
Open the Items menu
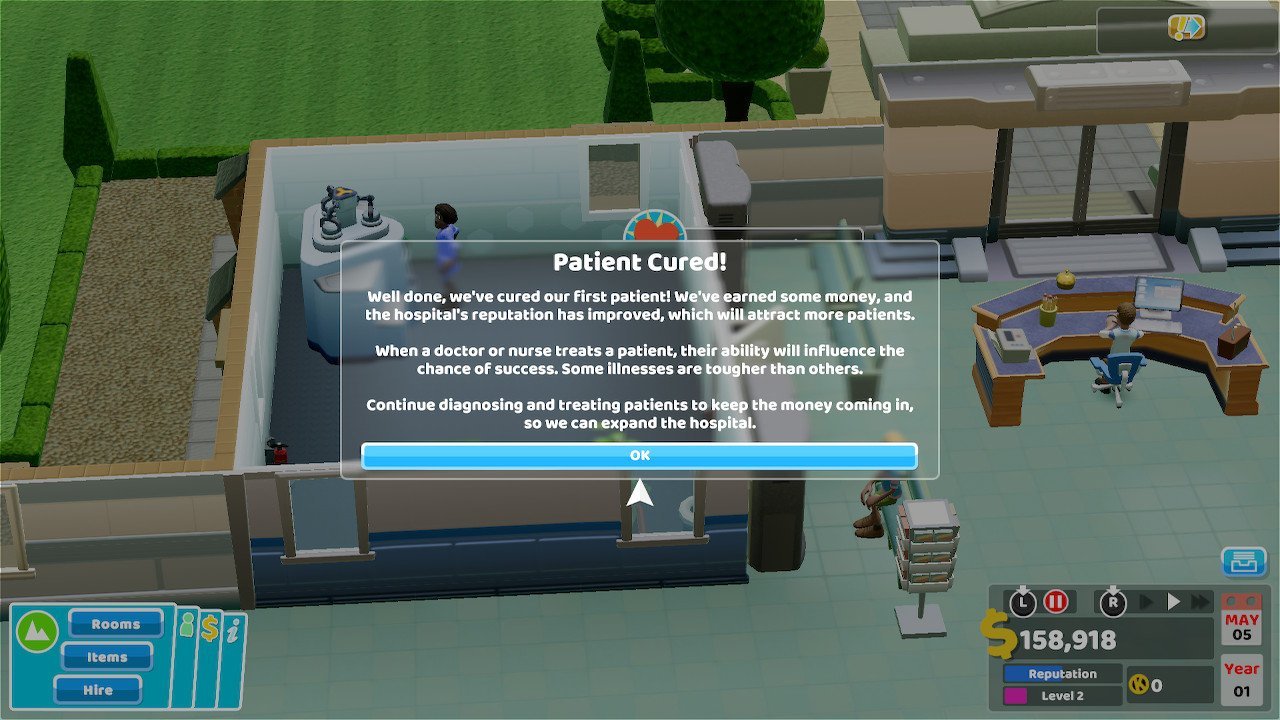point(107,657)
